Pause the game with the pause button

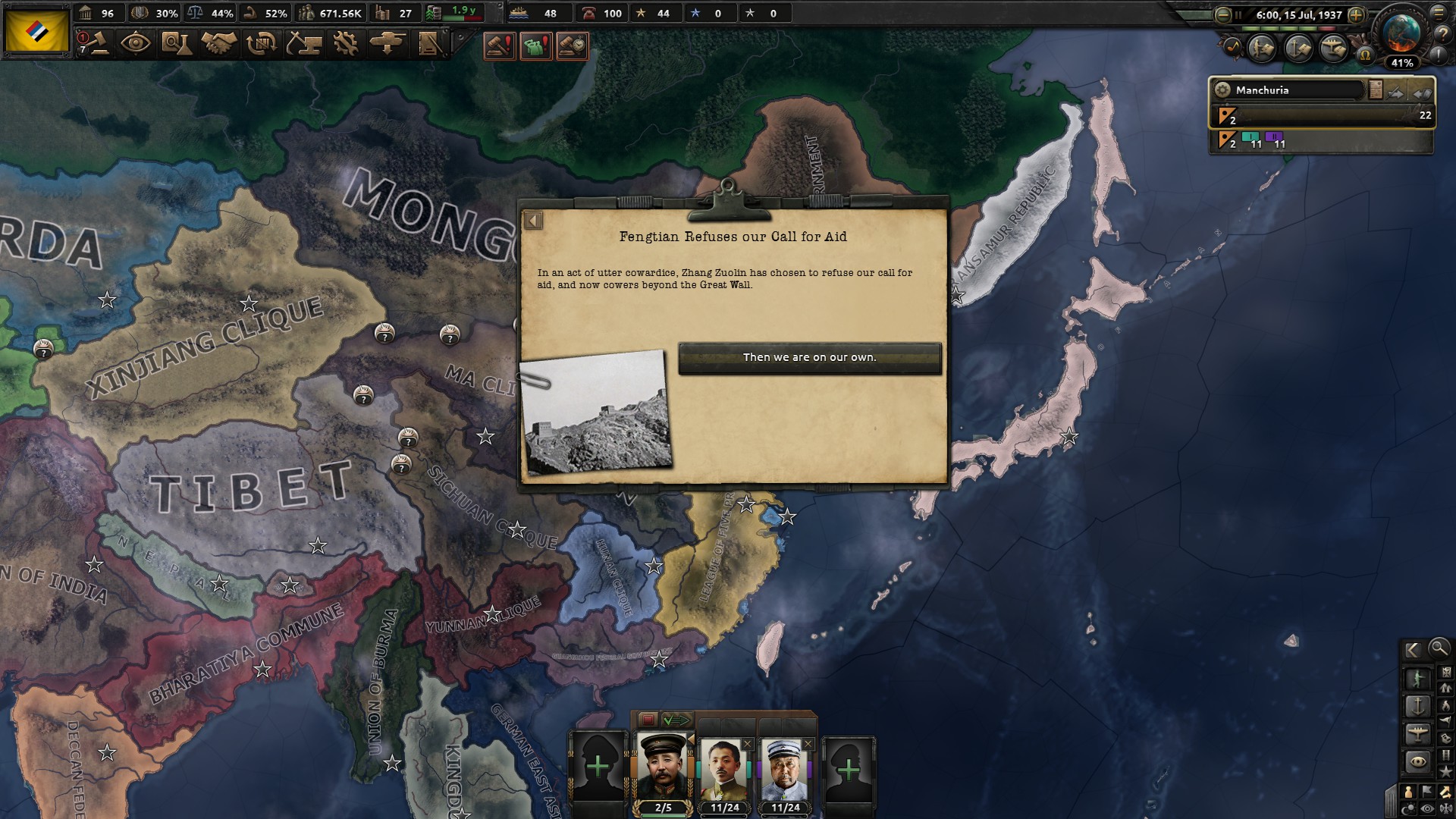1238,15
